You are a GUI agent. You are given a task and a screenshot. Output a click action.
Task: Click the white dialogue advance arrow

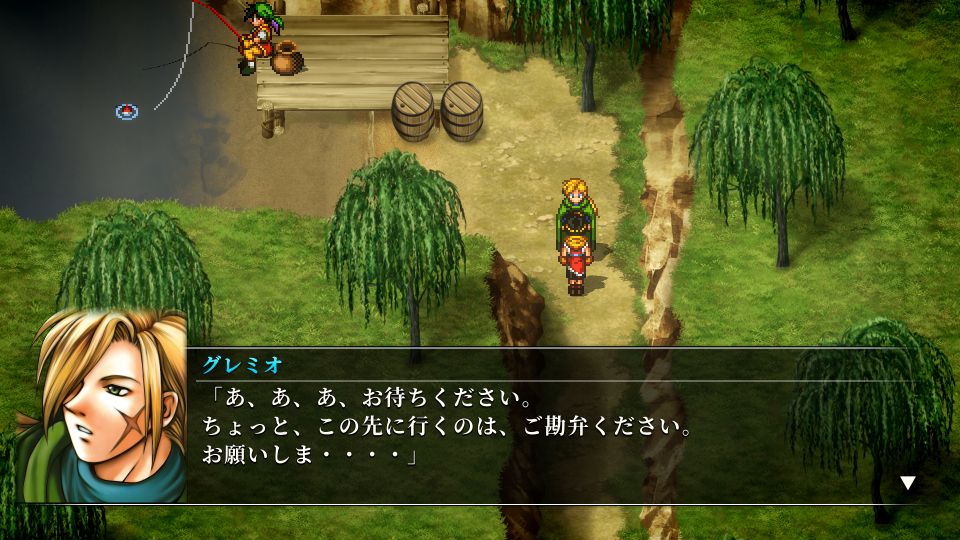point(907,483)
